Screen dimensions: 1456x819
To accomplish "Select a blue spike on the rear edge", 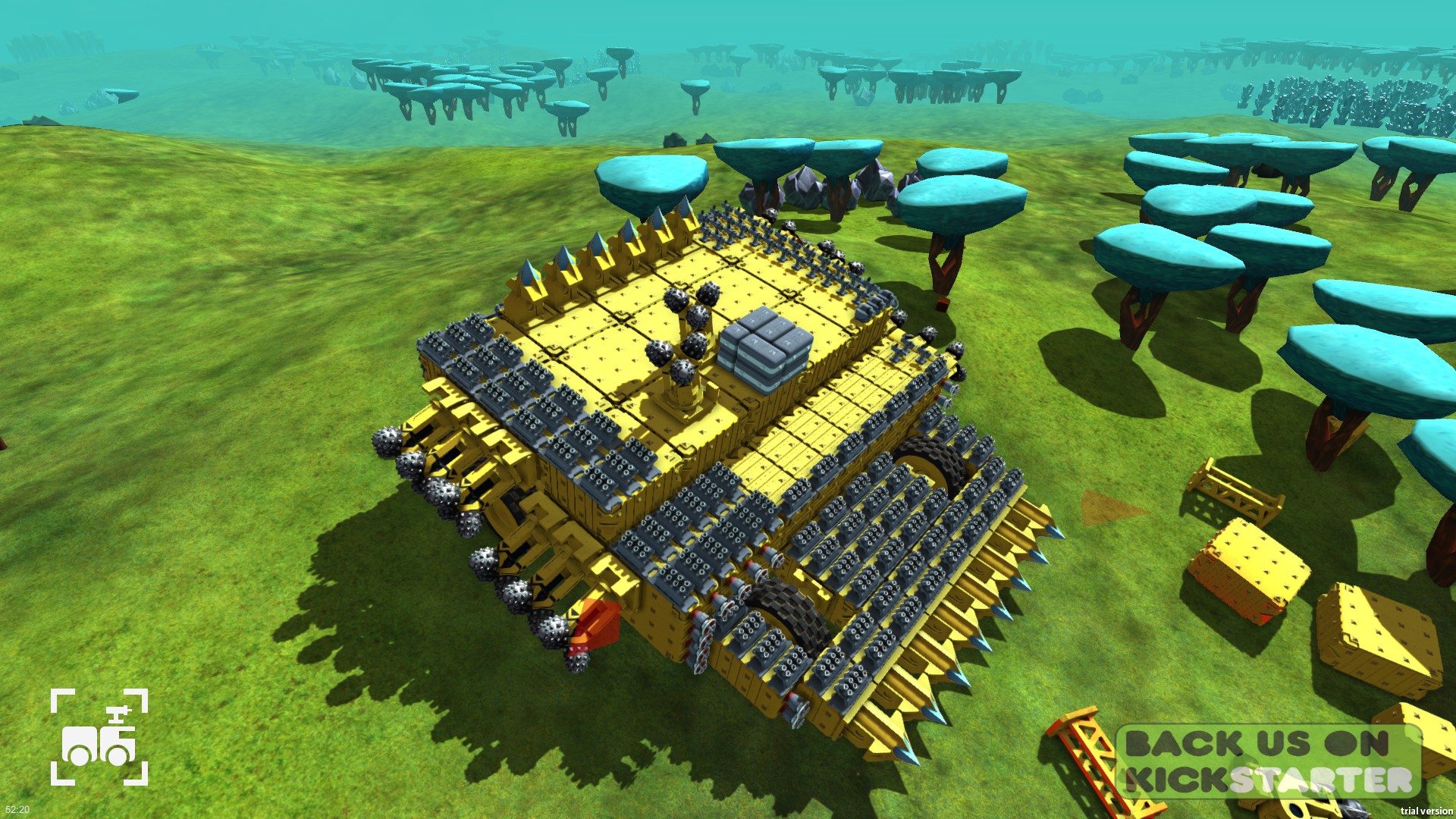I will pos(660,227).
